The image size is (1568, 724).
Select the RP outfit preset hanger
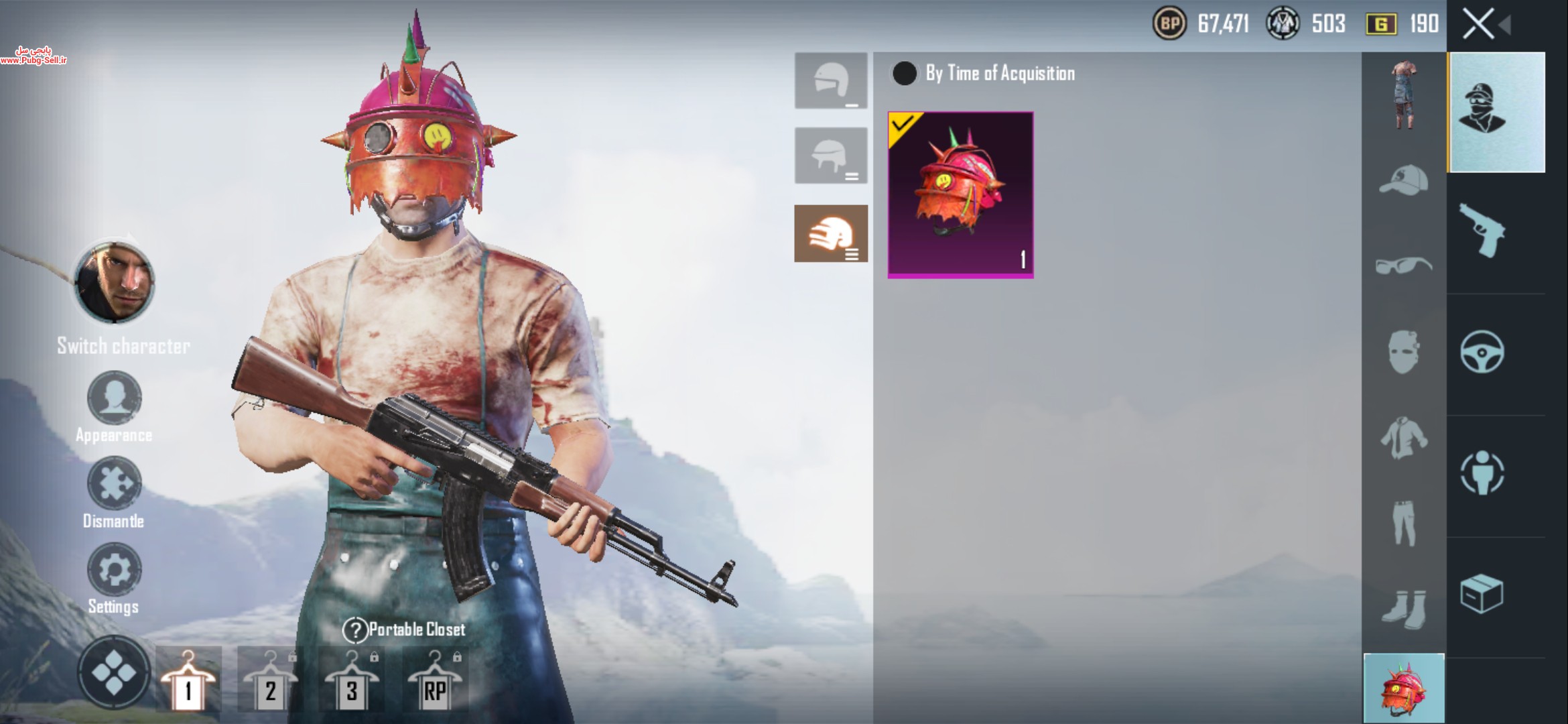click(435, 680)
